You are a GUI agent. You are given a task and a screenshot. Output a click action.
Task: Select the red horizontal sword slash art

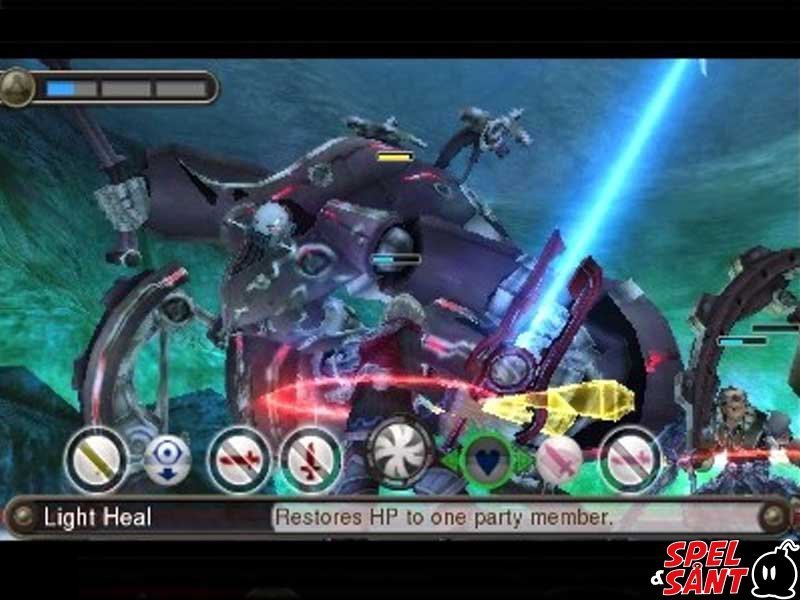[239, 461]
